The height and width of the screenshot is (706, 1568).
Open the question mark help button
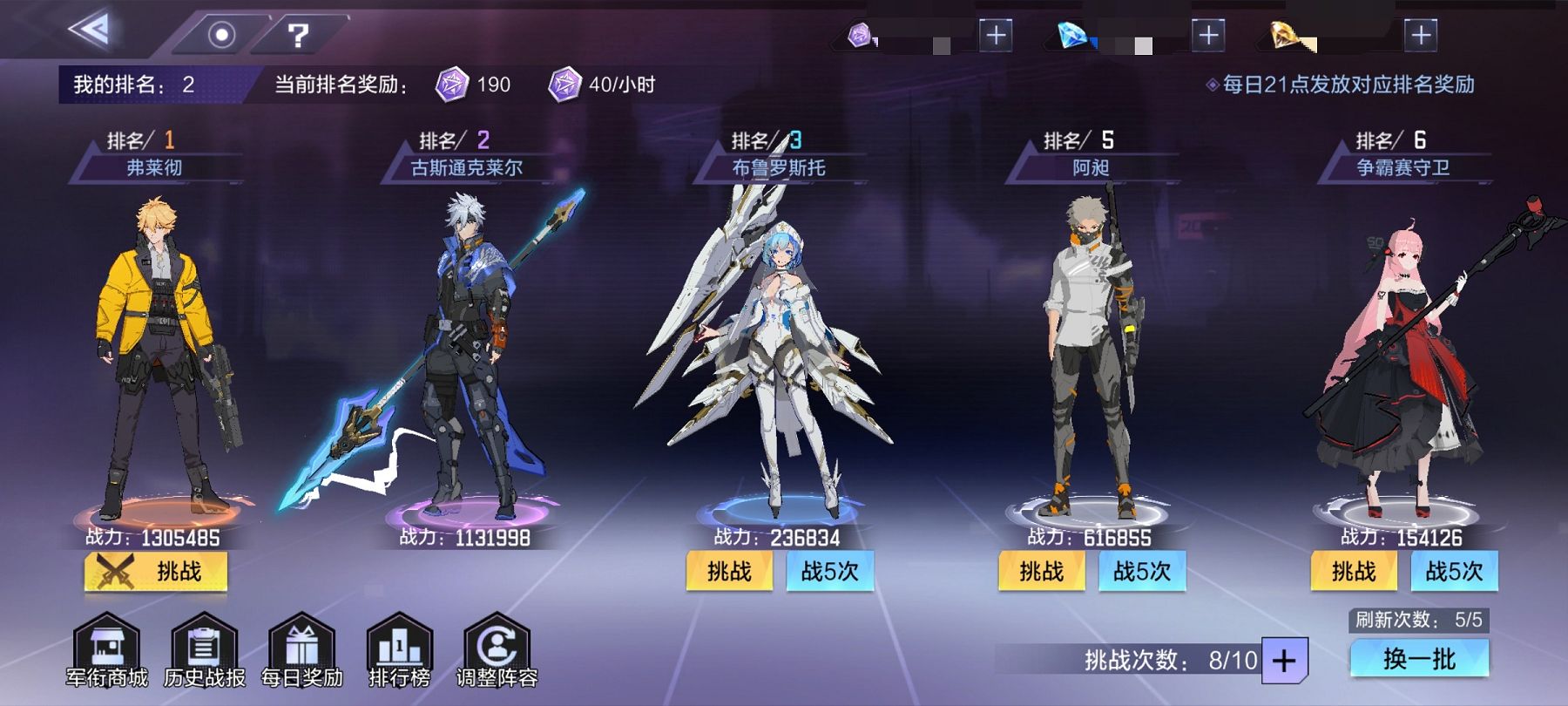click(299, 35)
